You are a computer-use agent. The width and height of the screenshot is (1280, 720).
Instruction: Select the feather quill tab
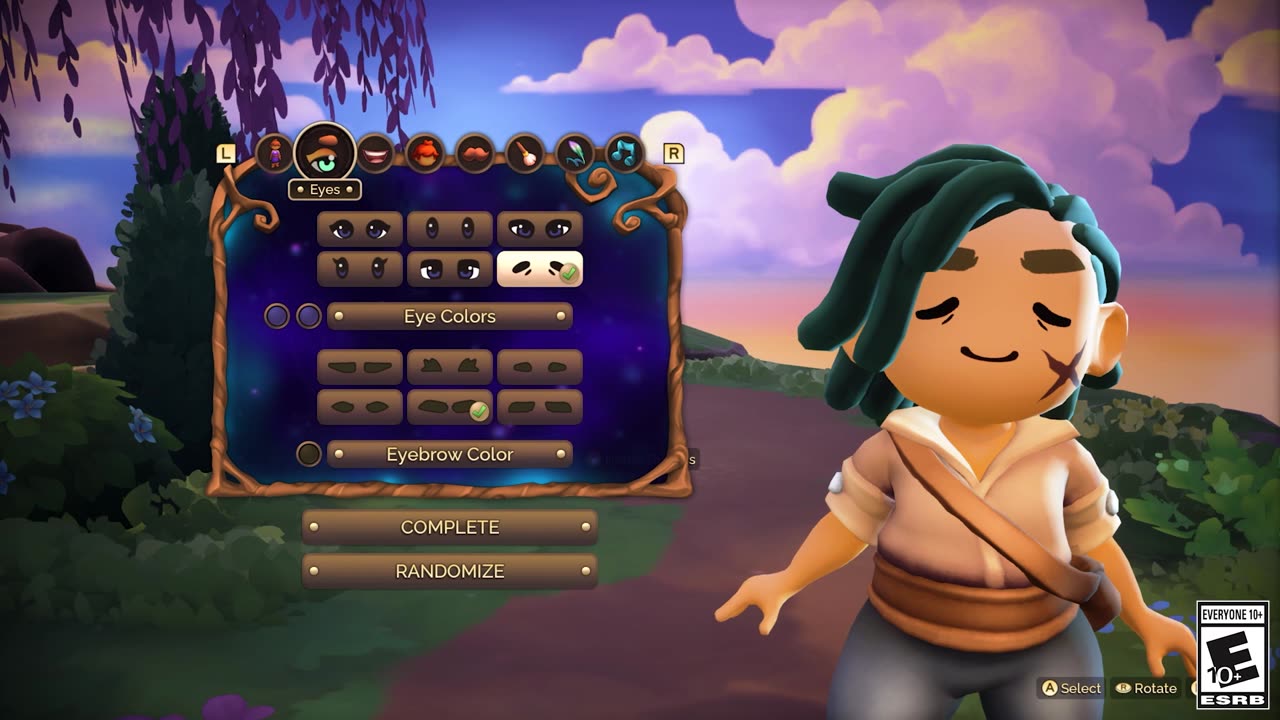(x=575, y=154)
